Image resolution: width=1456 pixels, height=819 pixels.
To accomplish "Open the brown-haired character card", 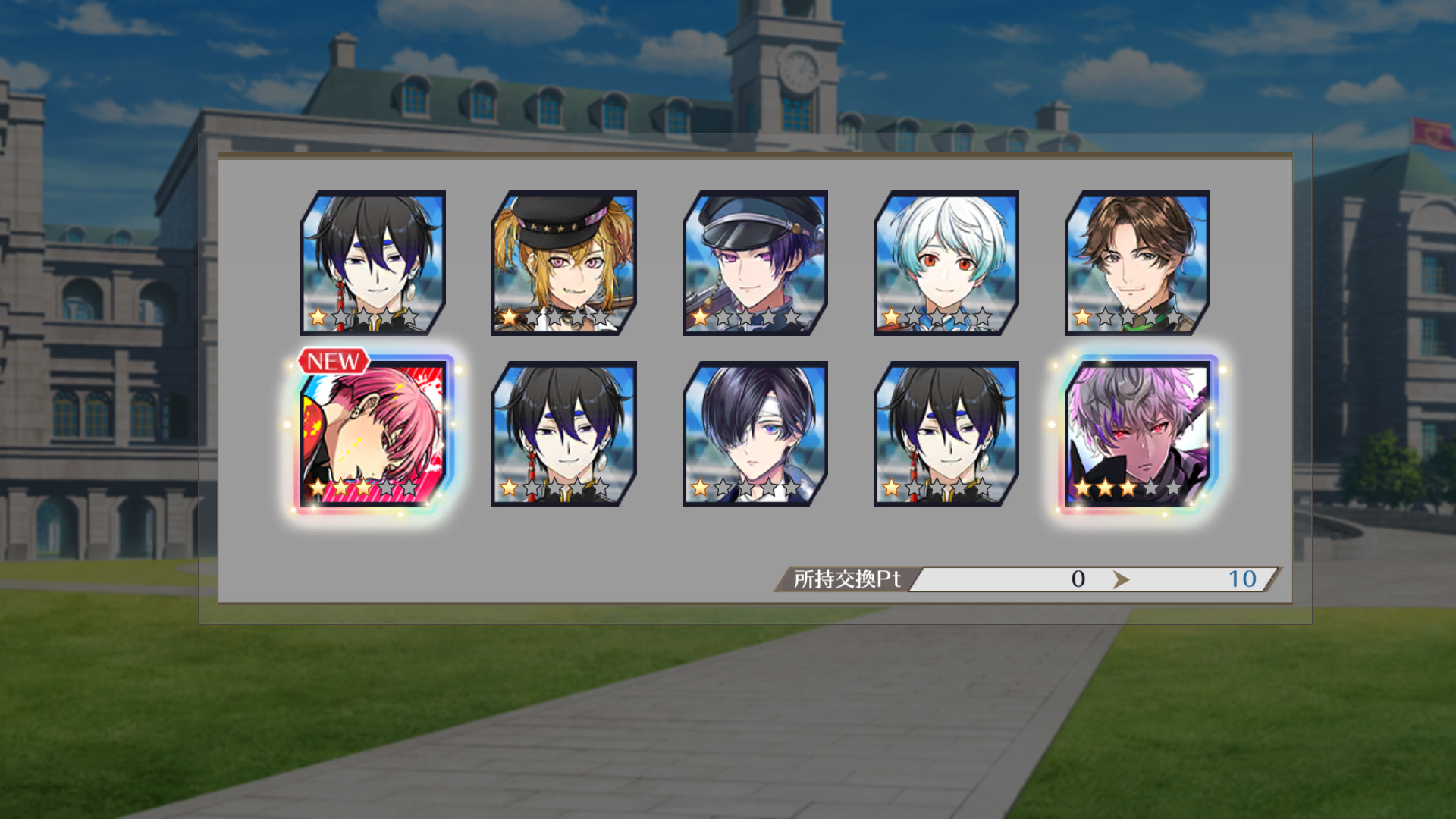I will (1137, 262).
